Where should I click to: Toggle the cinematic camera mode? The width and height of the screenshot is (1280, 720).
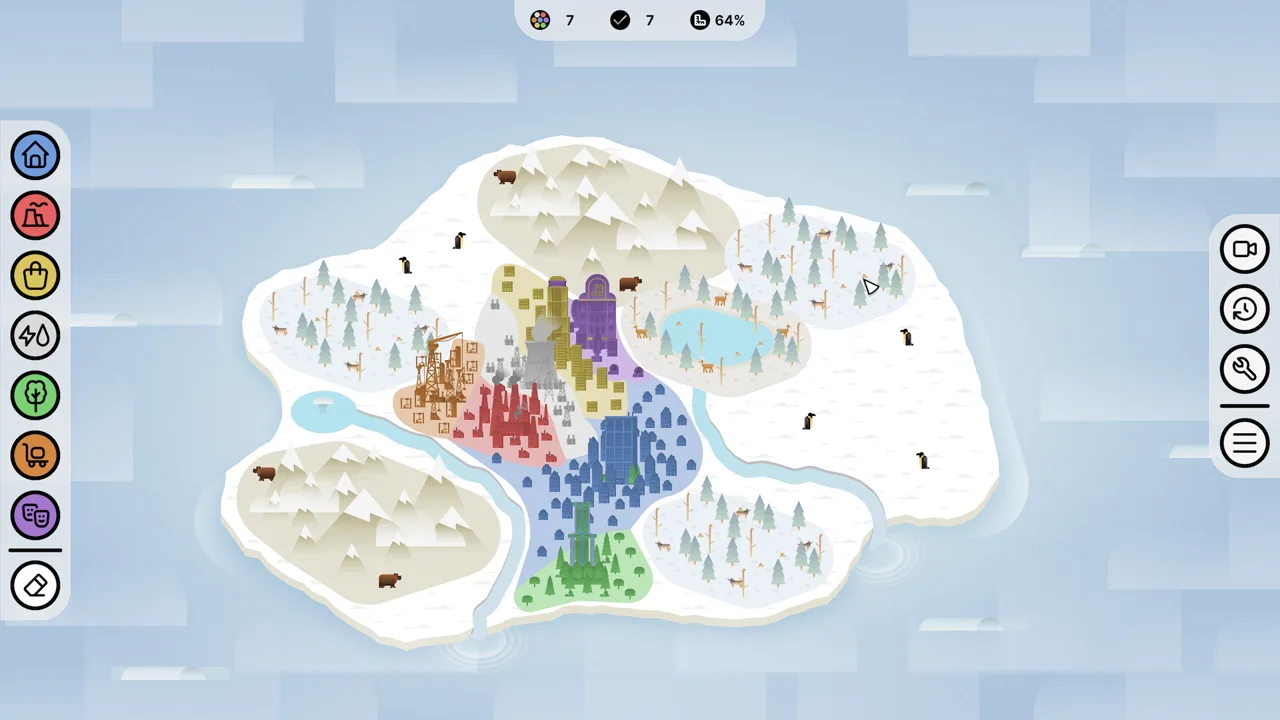1244,249
